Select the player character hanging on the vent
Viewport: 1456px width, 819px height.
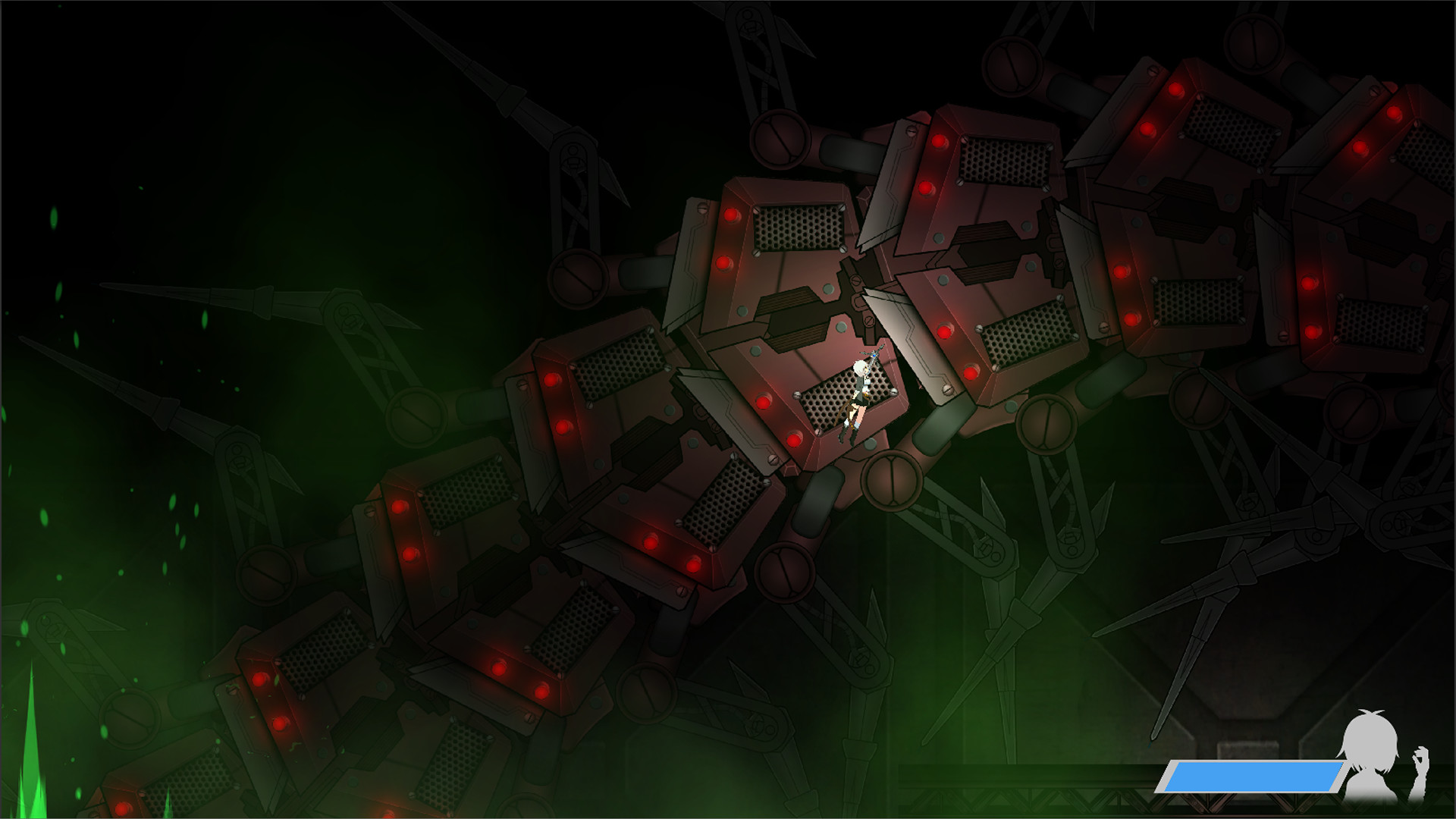click(x=859, y=398)
